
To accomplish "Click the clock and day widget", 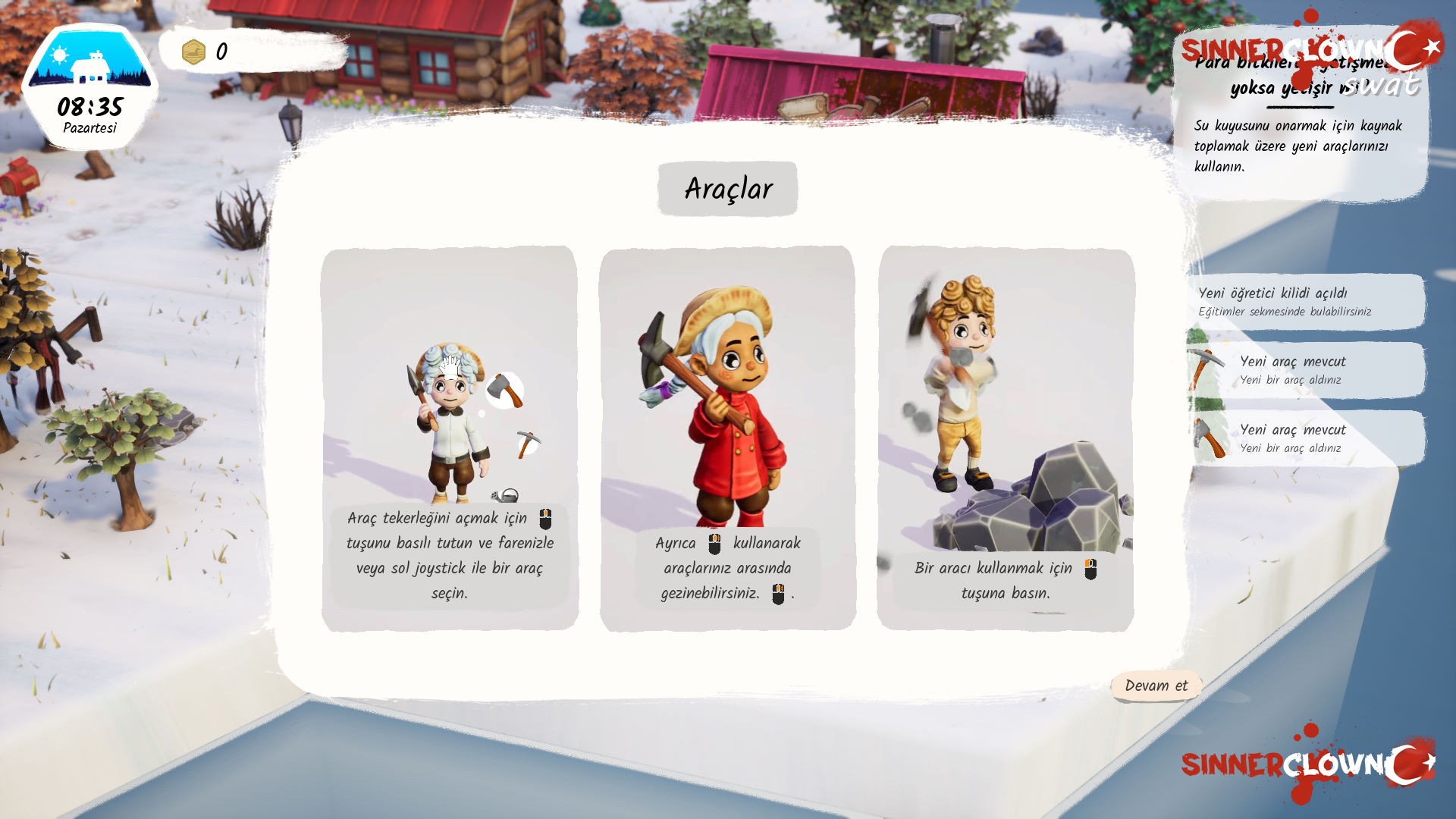I will click(90, 87).
